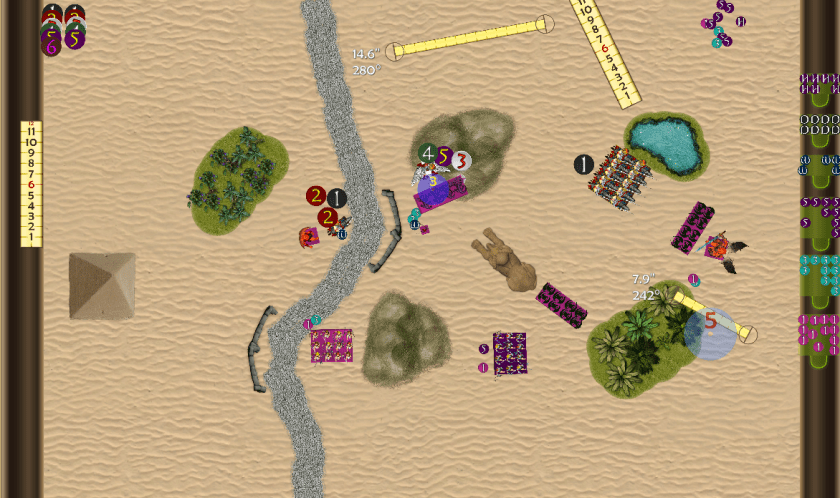Click the long yellow 14.6" measuring tape
The height and width of the screenshot is (498, 840).
(x=469, y=37)
